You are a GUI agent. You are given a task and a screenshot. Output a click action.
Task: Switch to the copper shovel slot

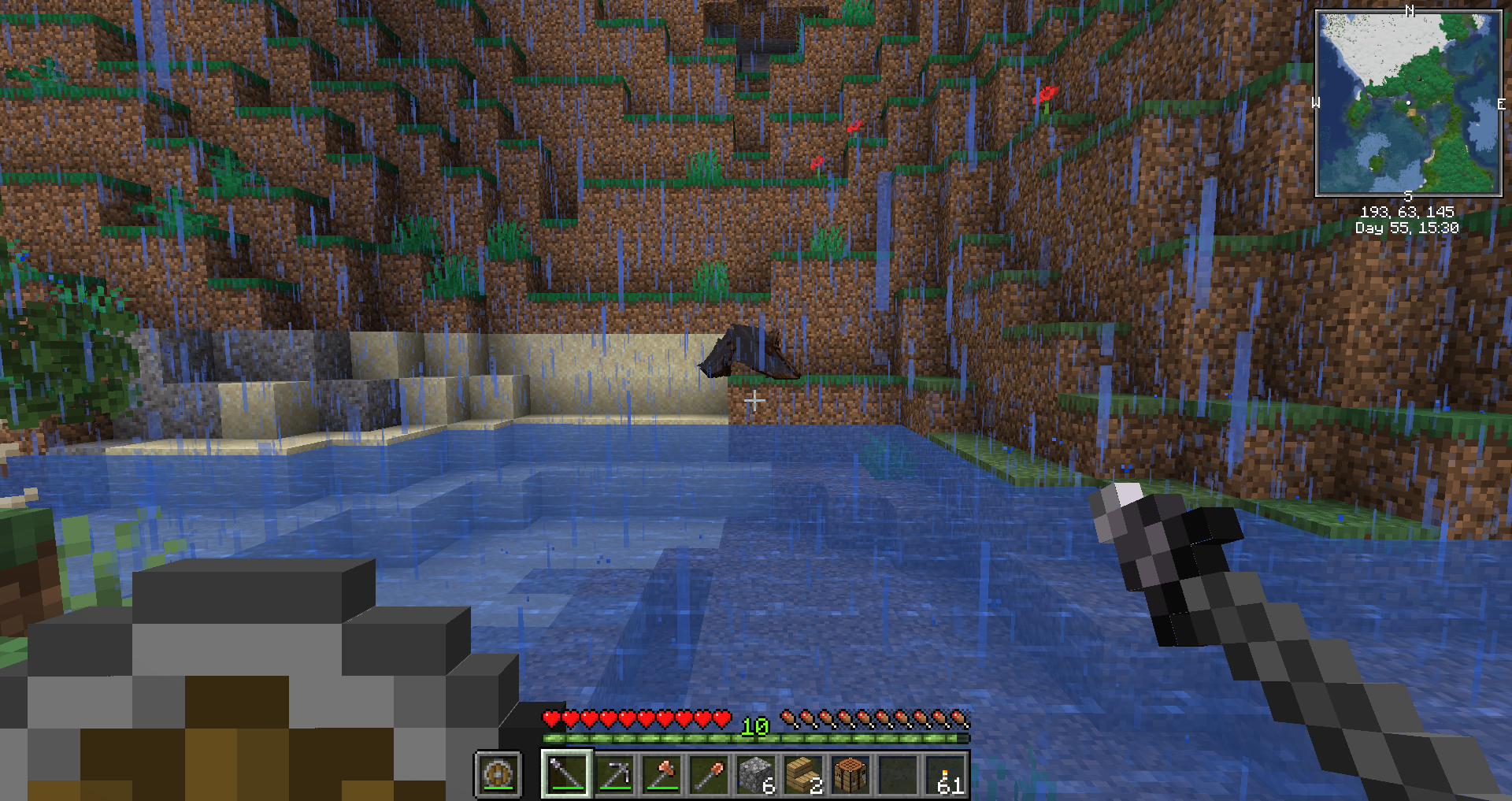point(709,774)
